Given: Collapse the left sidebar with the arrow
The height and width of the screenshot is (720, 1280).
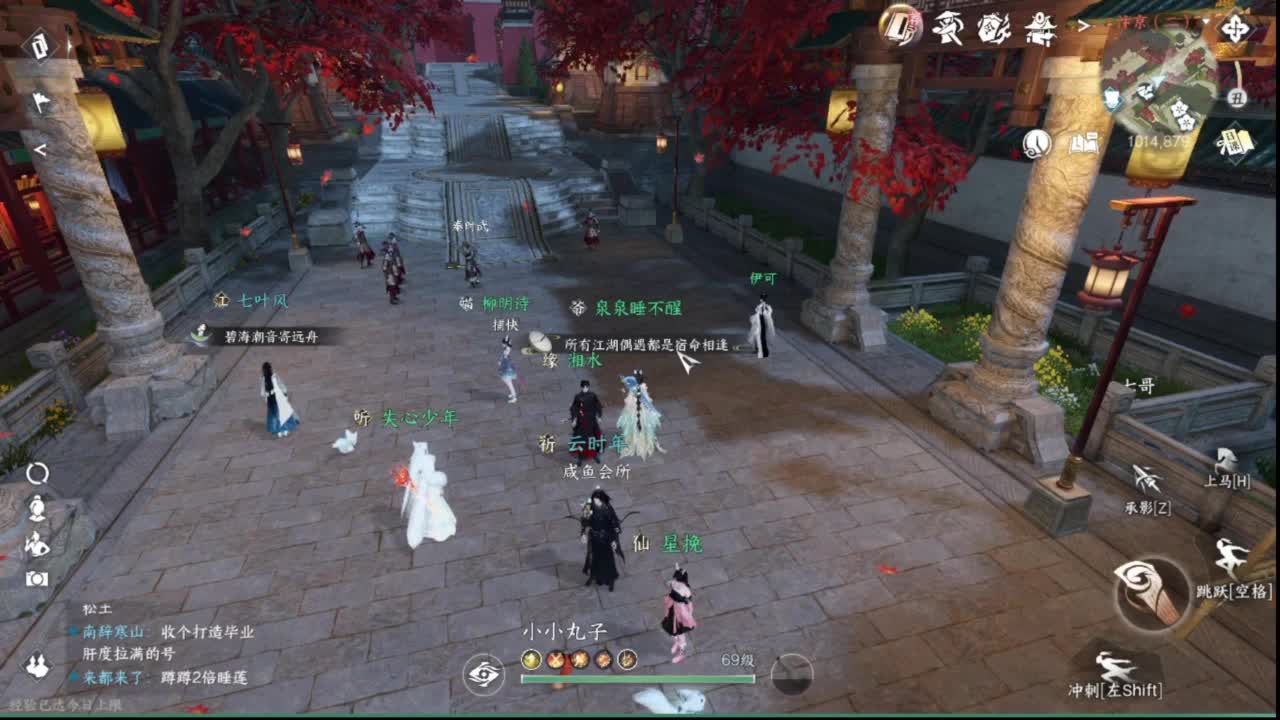Looking at the screenshot, I should coord(39,150).
